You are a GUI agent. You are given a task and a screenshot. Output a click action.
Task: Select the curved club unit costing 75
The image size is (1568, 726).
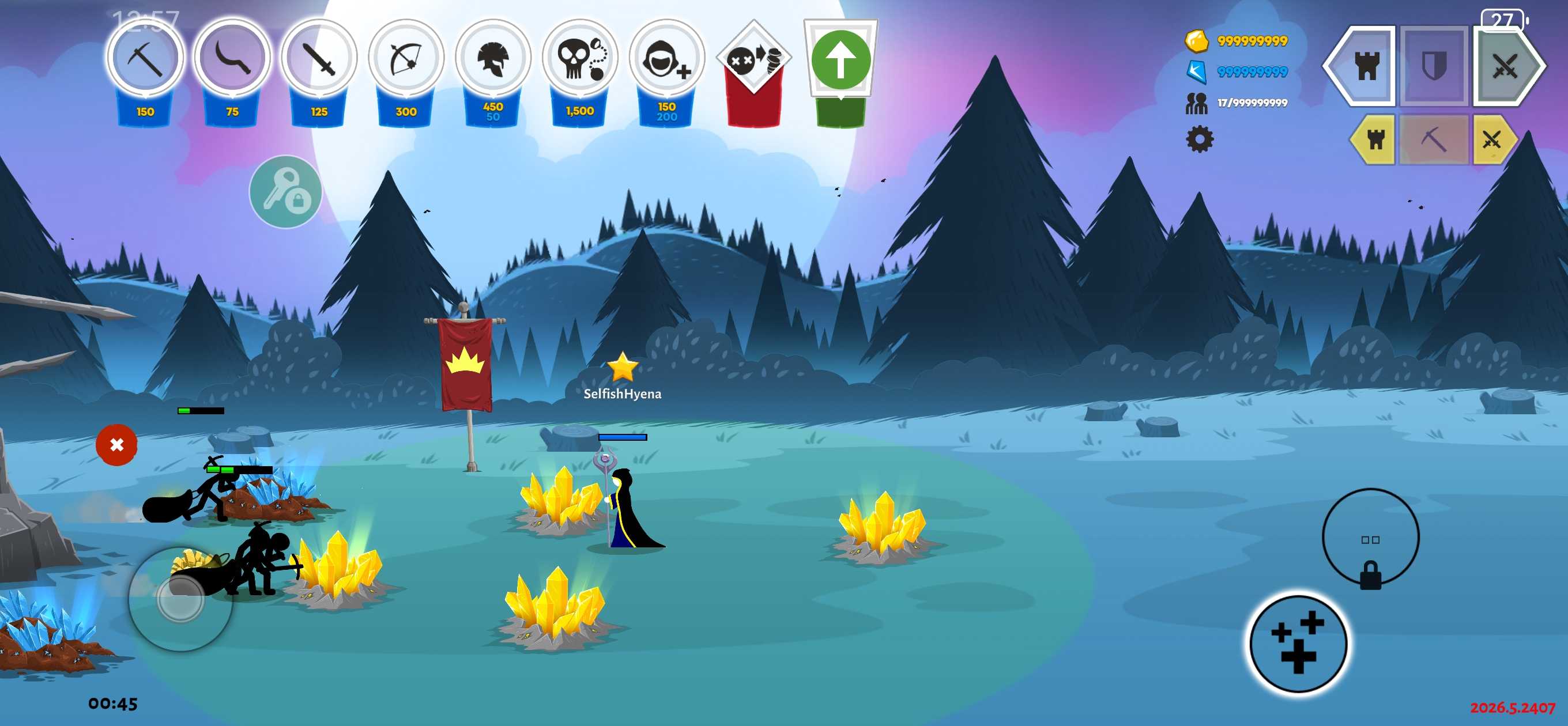click(232, 59)
